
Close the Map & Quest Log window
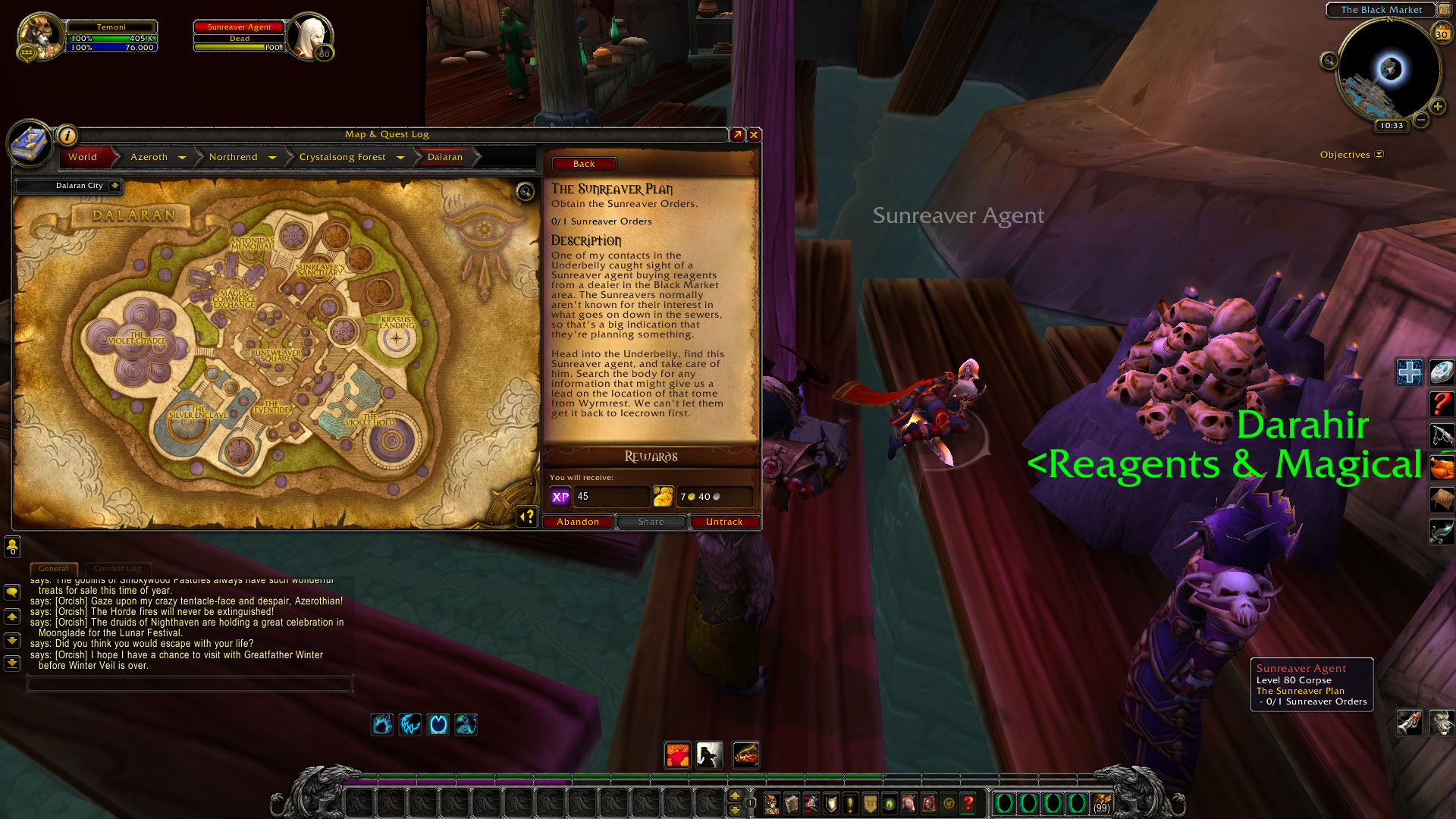[x=754, y=135]
